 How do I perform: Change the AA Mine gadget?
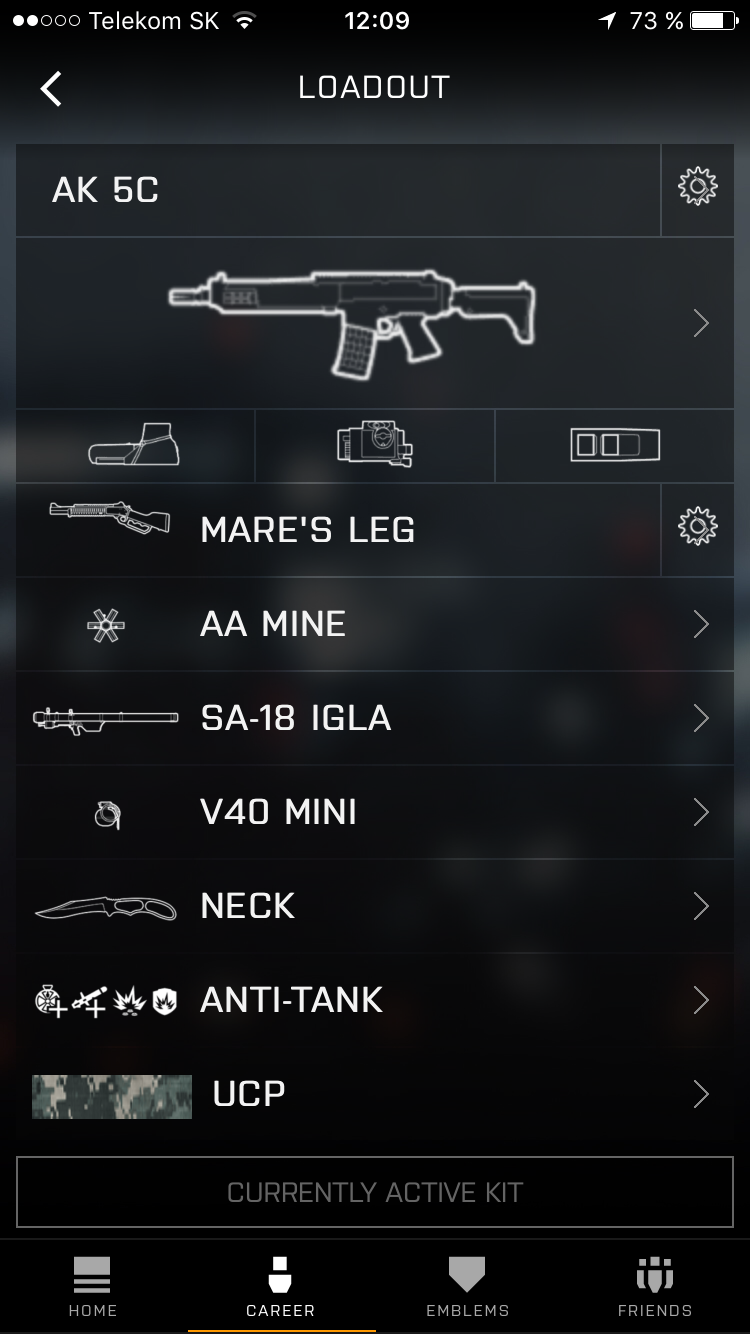(375, 624)
